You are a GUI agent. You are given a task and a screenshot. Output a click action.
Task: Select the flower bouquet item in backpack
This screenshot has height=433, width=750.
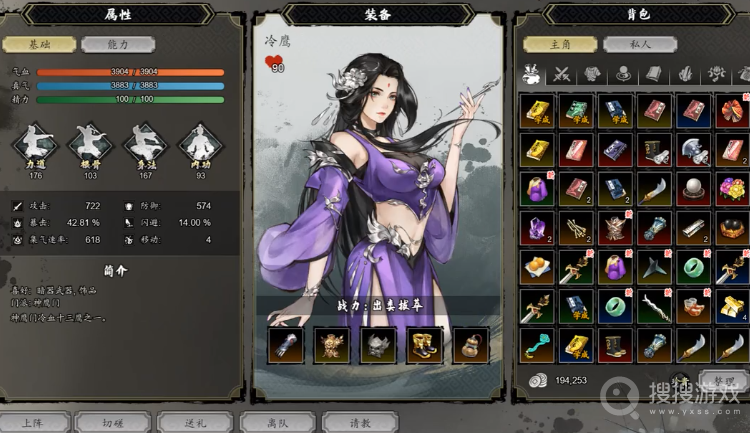click(x=732, y=188)
